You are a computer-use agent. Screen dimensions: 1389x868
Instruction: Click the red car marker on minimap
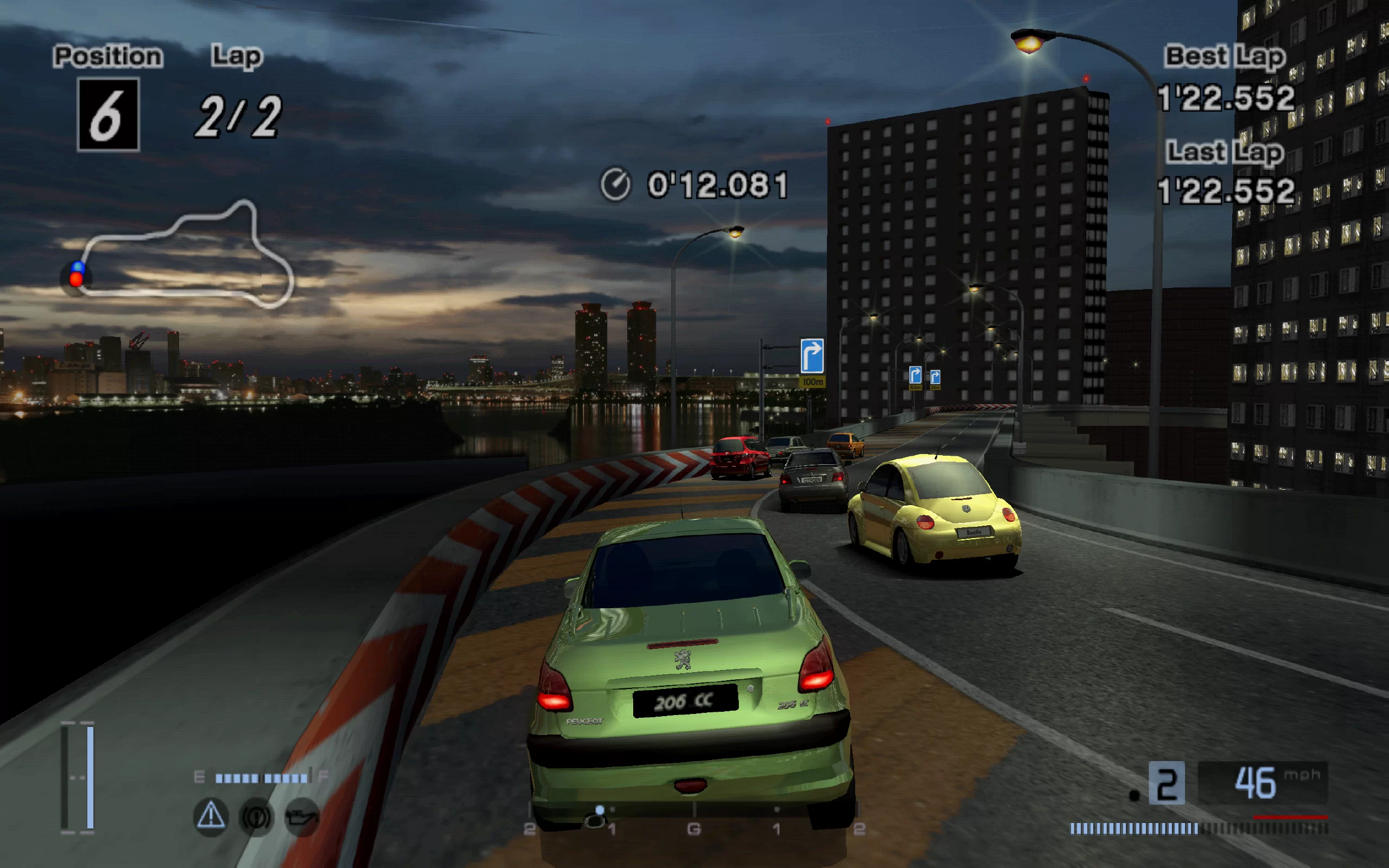click(76, 279)
